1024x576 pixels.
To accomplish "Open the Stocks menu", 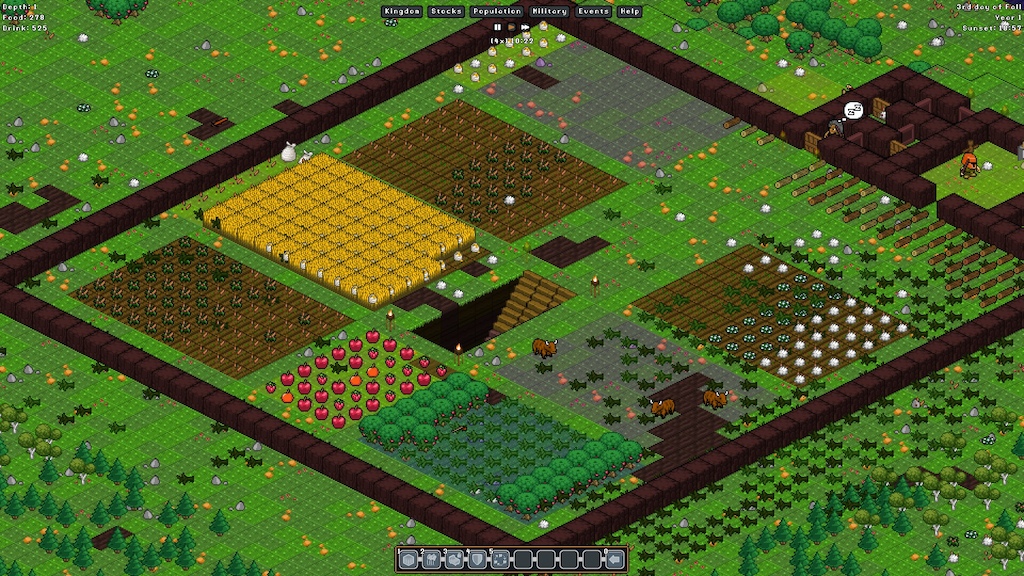I will coord(446,11).
